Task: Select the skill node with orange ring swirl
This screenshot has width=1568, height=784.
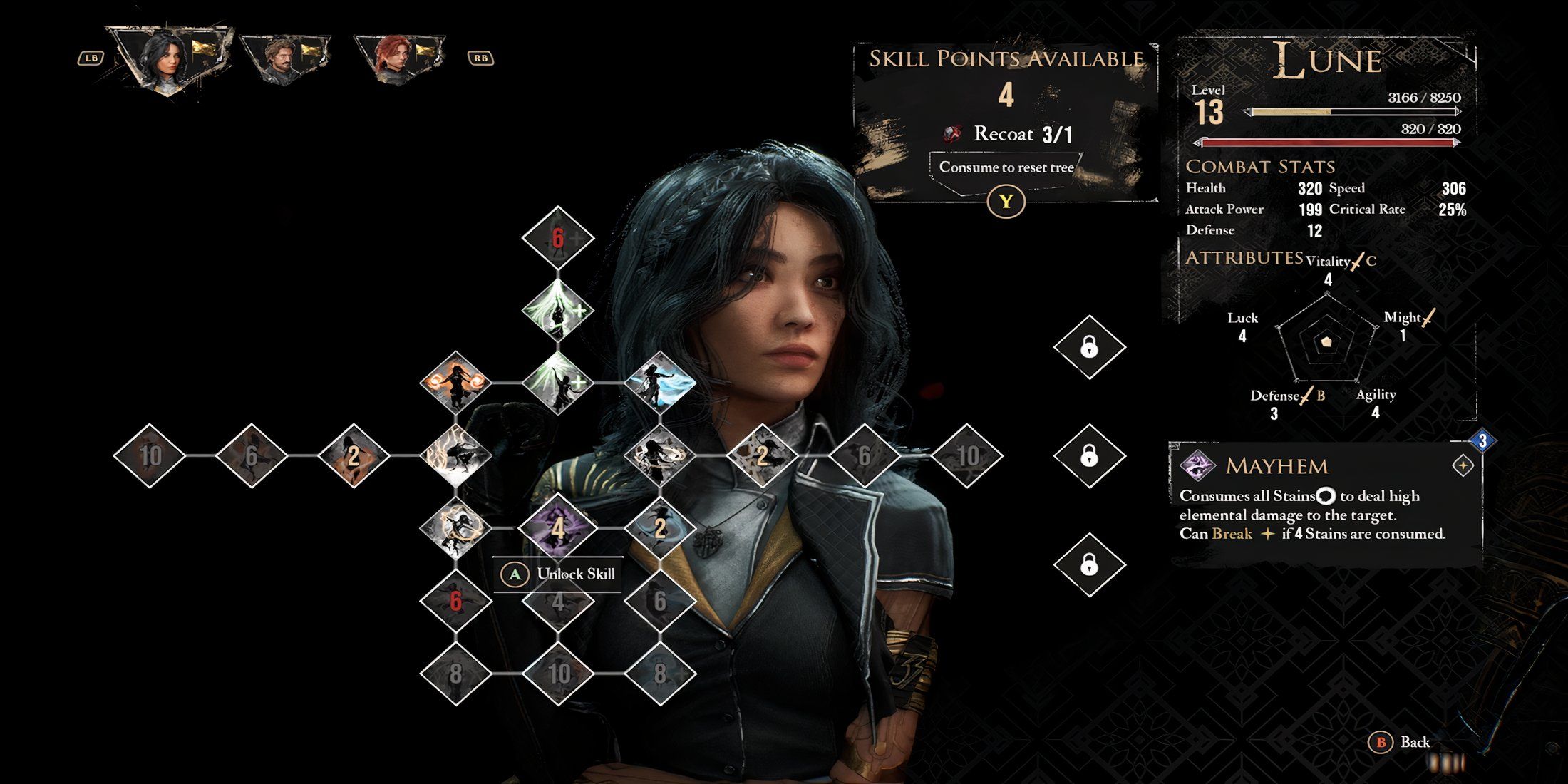Action: pos(456,528)
